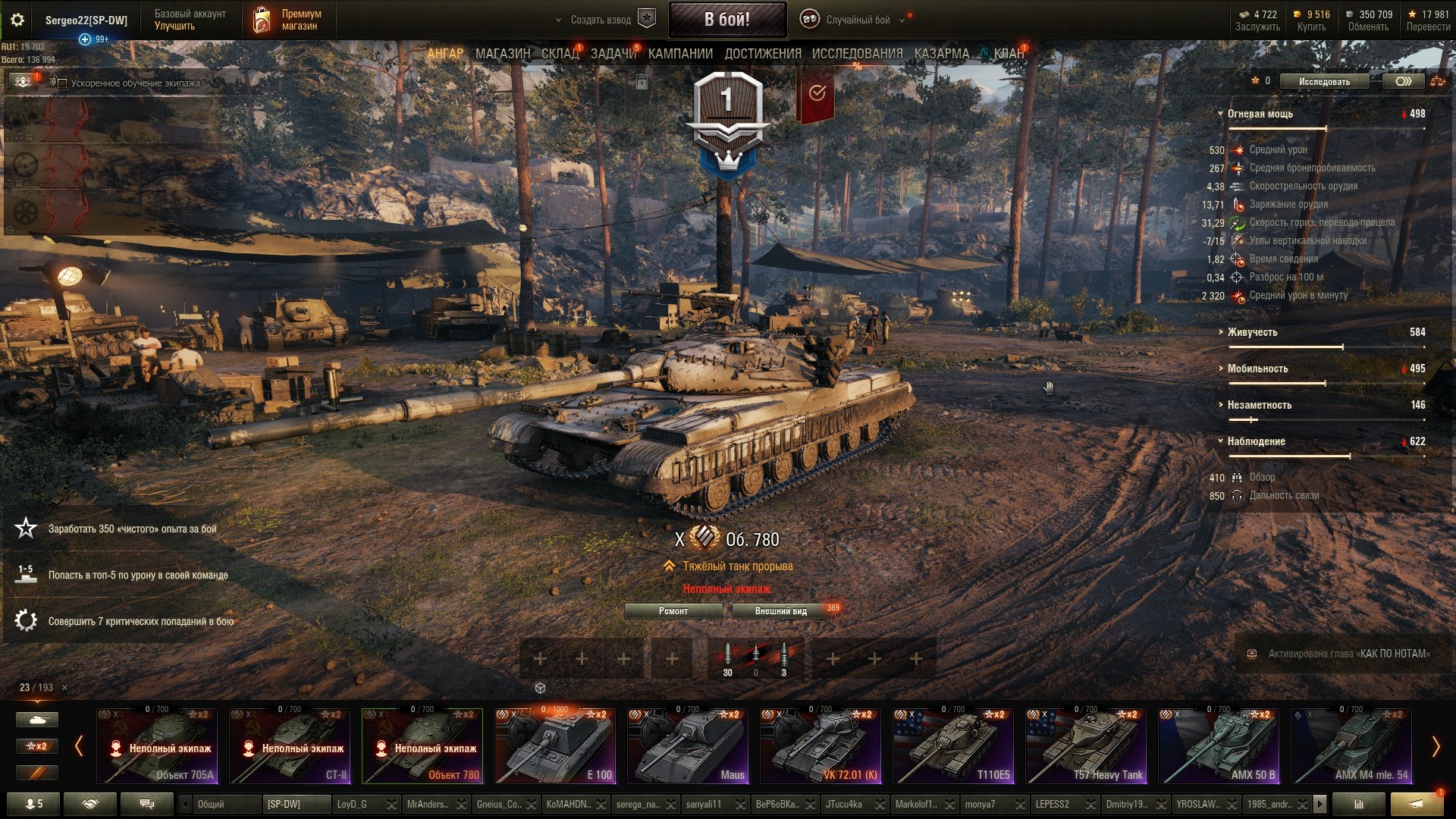
Task: Open the СКЛАД tab
Action: click(560, 54)
